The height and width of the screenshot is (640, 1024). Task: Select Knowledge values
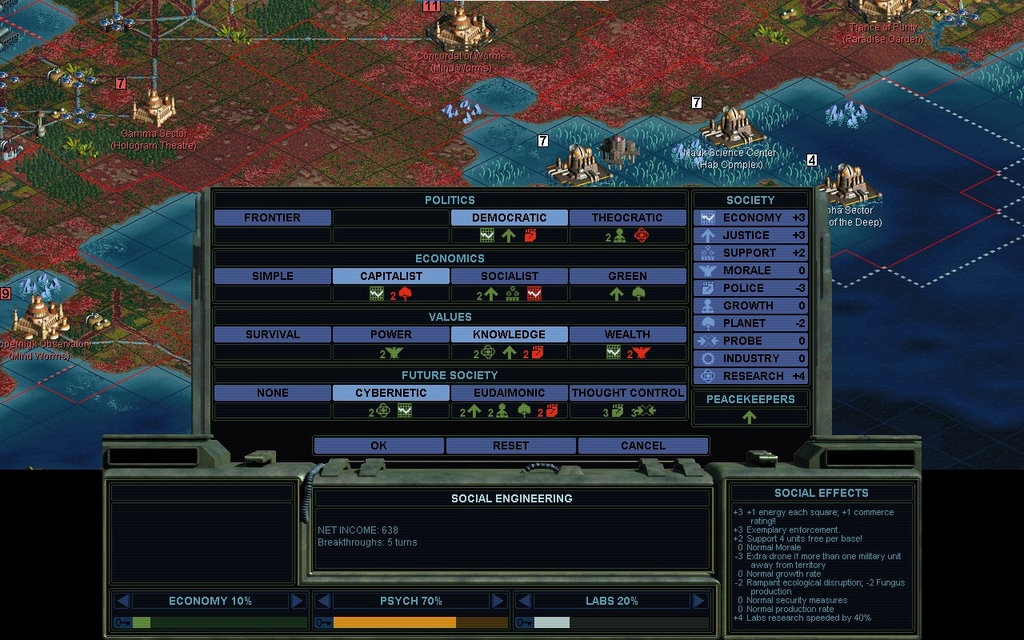(509, 335)
